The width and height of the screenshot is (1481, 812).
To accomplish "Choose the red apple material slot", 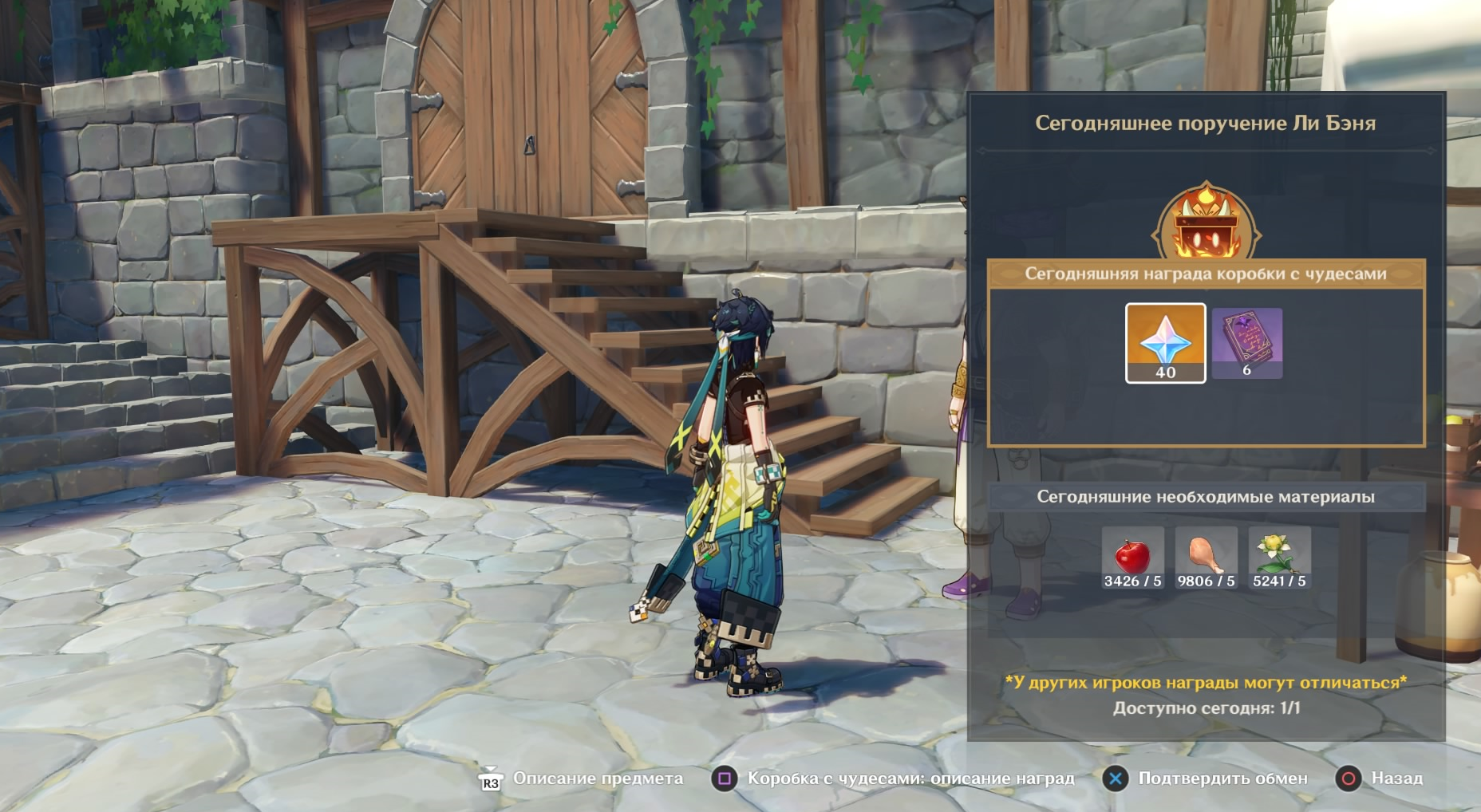I will (x=1132, y=558).
